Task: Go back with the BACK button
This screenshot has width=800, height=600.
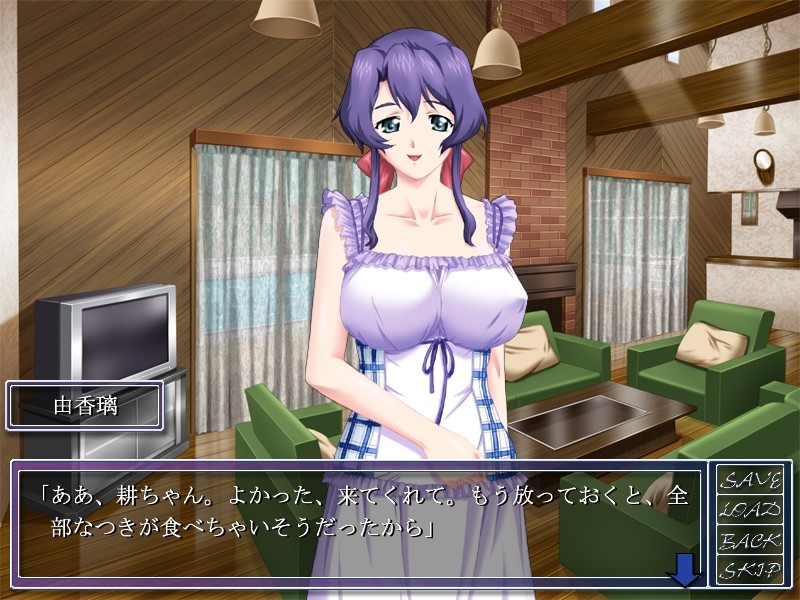Action: [x=750, y=541]
